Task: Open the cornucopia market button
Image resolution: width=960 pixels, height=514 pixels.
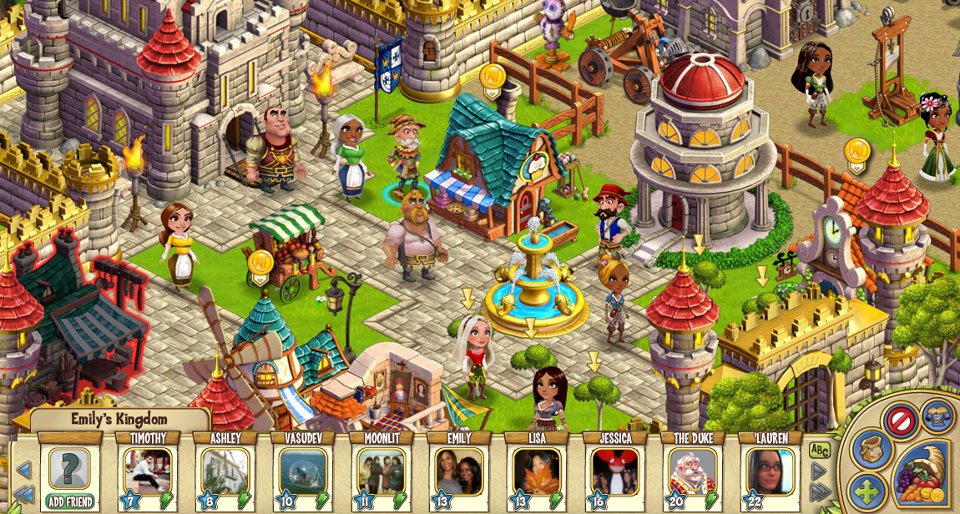Action: click(921, 474)
